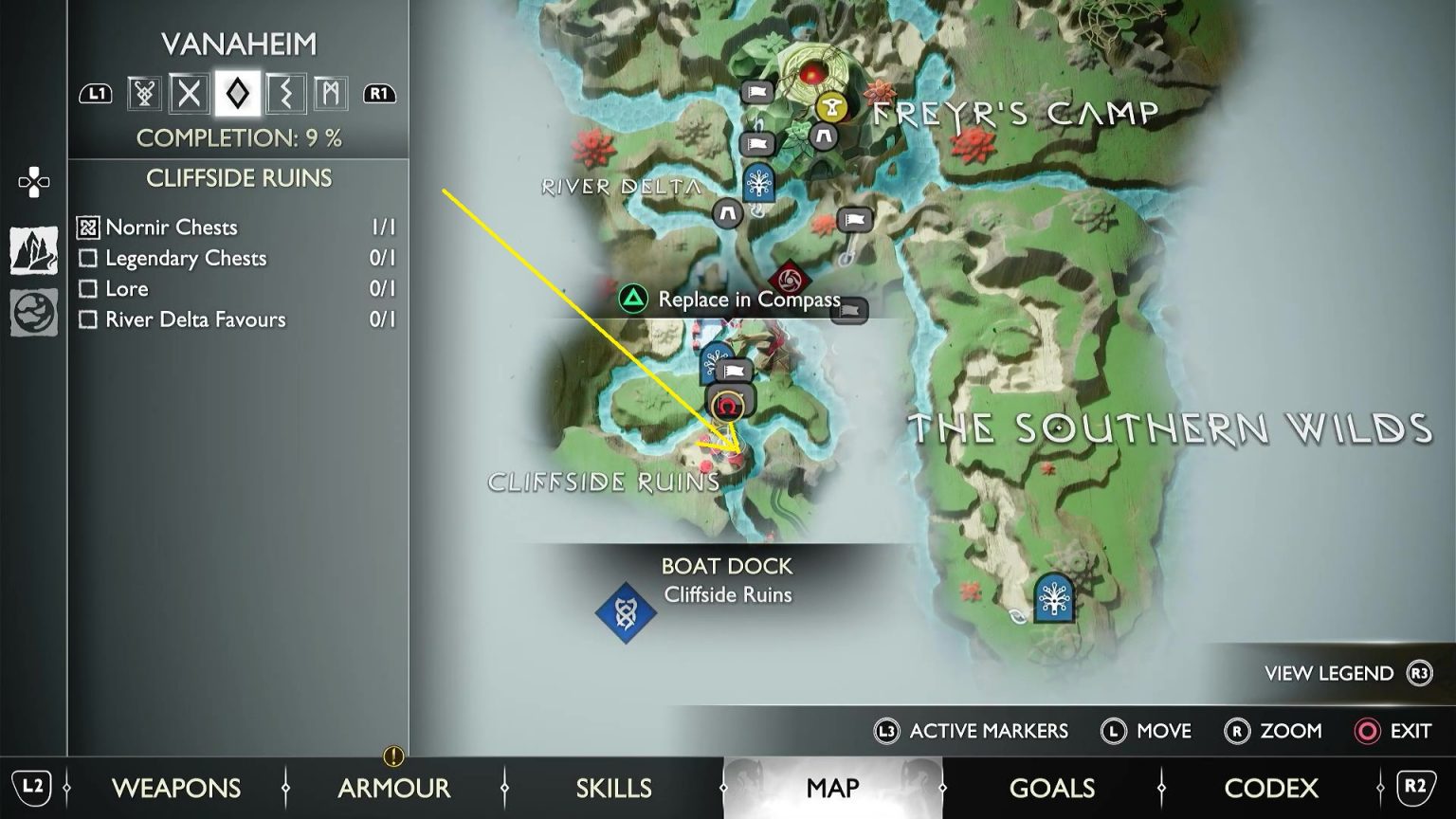Select the player Omega position marker at Cliffside Ruins
1456x819 pixels.
[726, 406]
